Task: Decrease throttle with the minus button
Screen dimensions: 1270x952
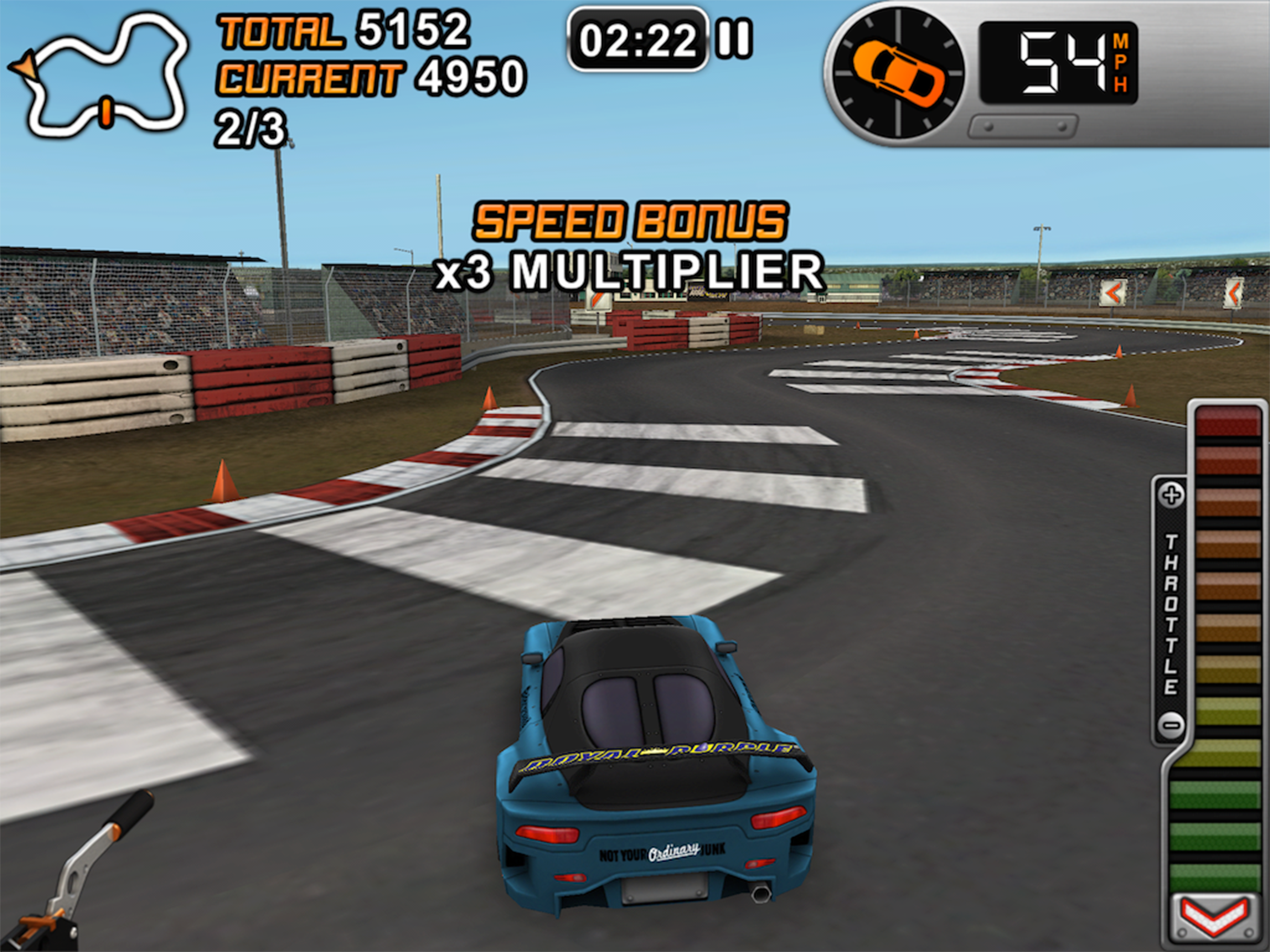Action: coord(1171,725)
